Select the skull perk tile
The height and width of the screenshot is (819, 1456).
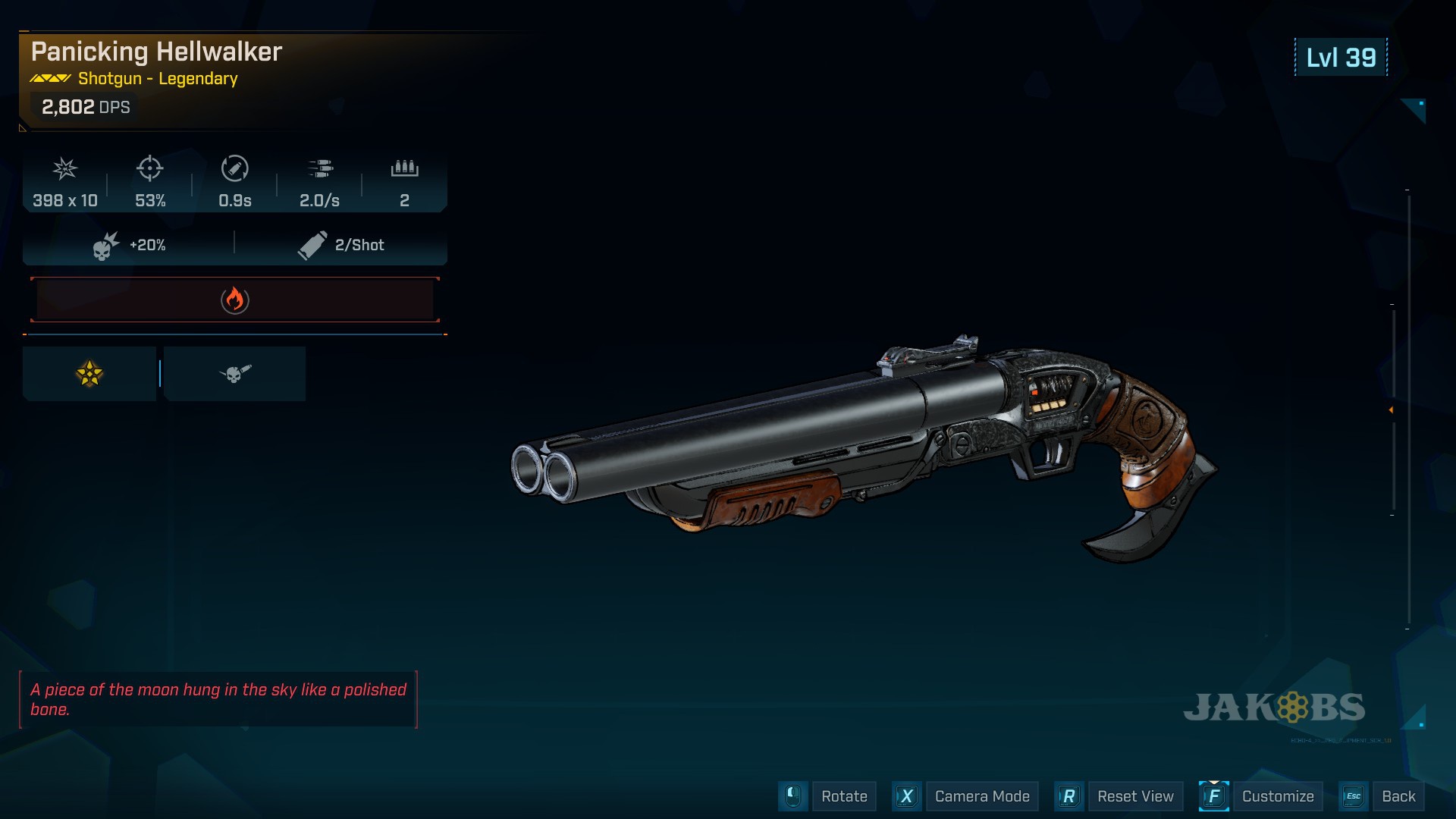point(234,374)
